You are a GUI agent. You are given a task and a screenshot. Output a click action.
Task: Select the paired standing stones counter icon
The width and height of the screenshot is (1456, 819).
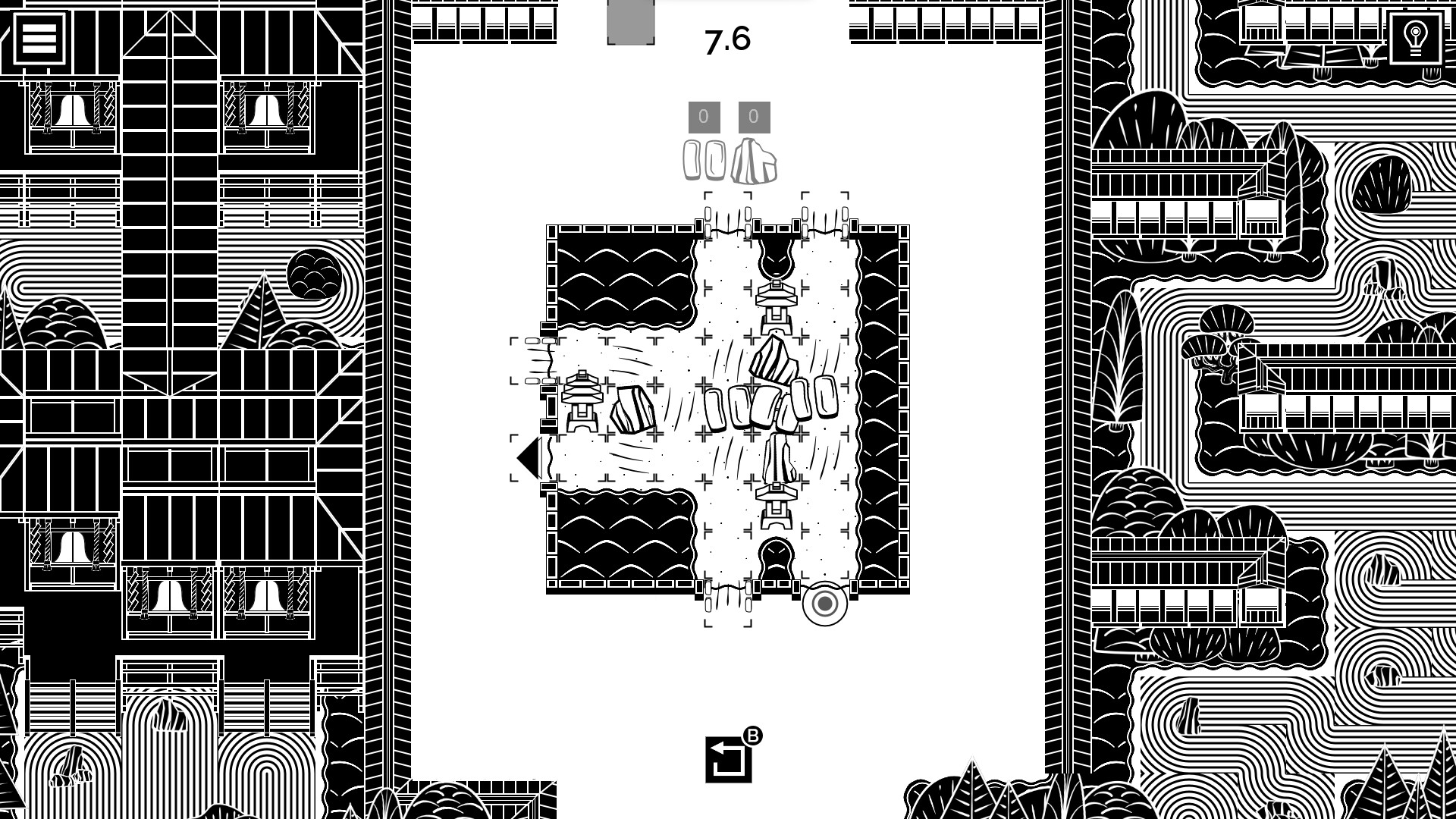click(706, 160)
